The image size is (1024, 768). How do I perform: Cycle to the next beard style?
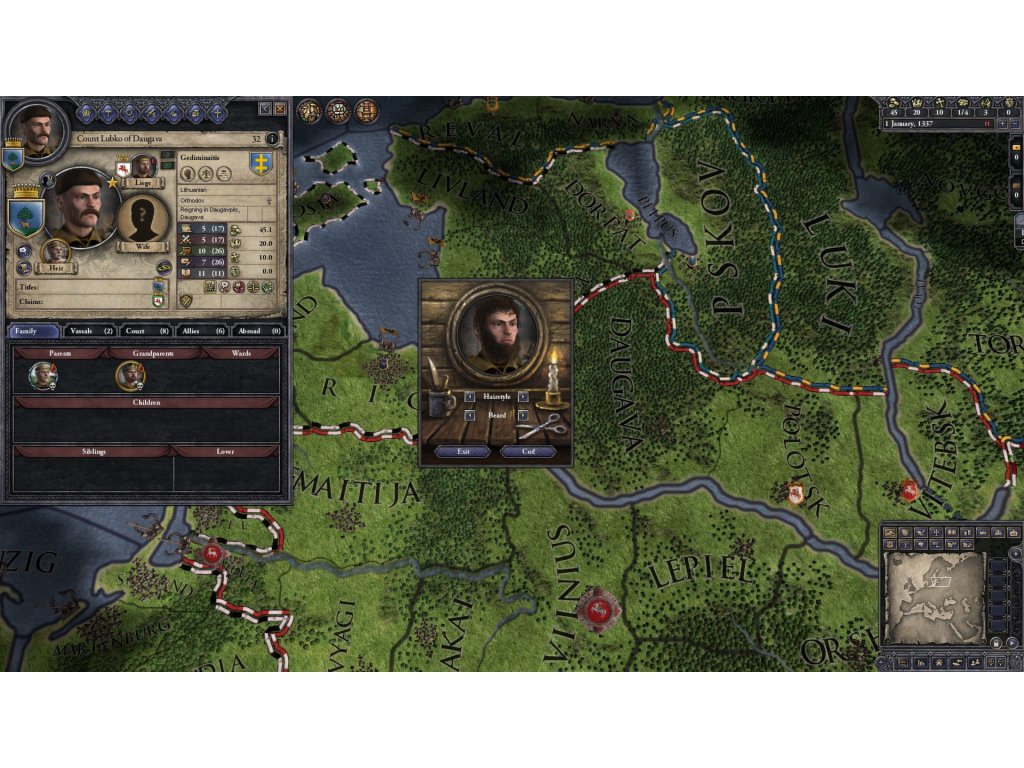click(x=525, y=415)
